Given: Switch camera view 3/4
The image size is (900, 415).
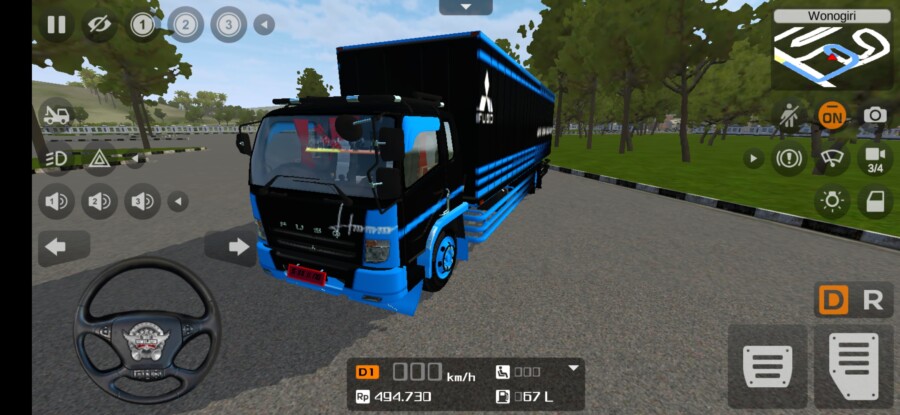Looking at the screenshot, I should [x=875, y=158].
